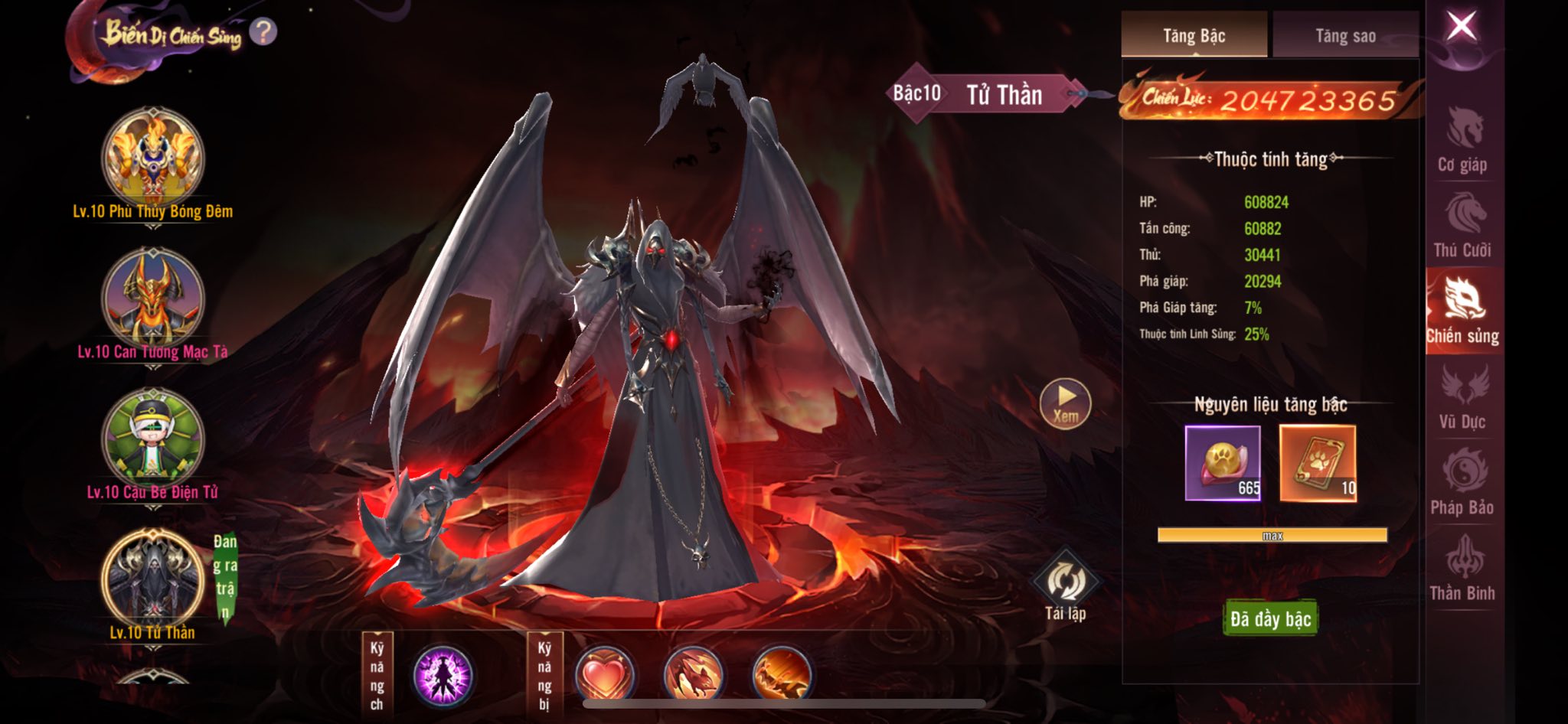Inspect the gold paw orb material

(1223, 463)
